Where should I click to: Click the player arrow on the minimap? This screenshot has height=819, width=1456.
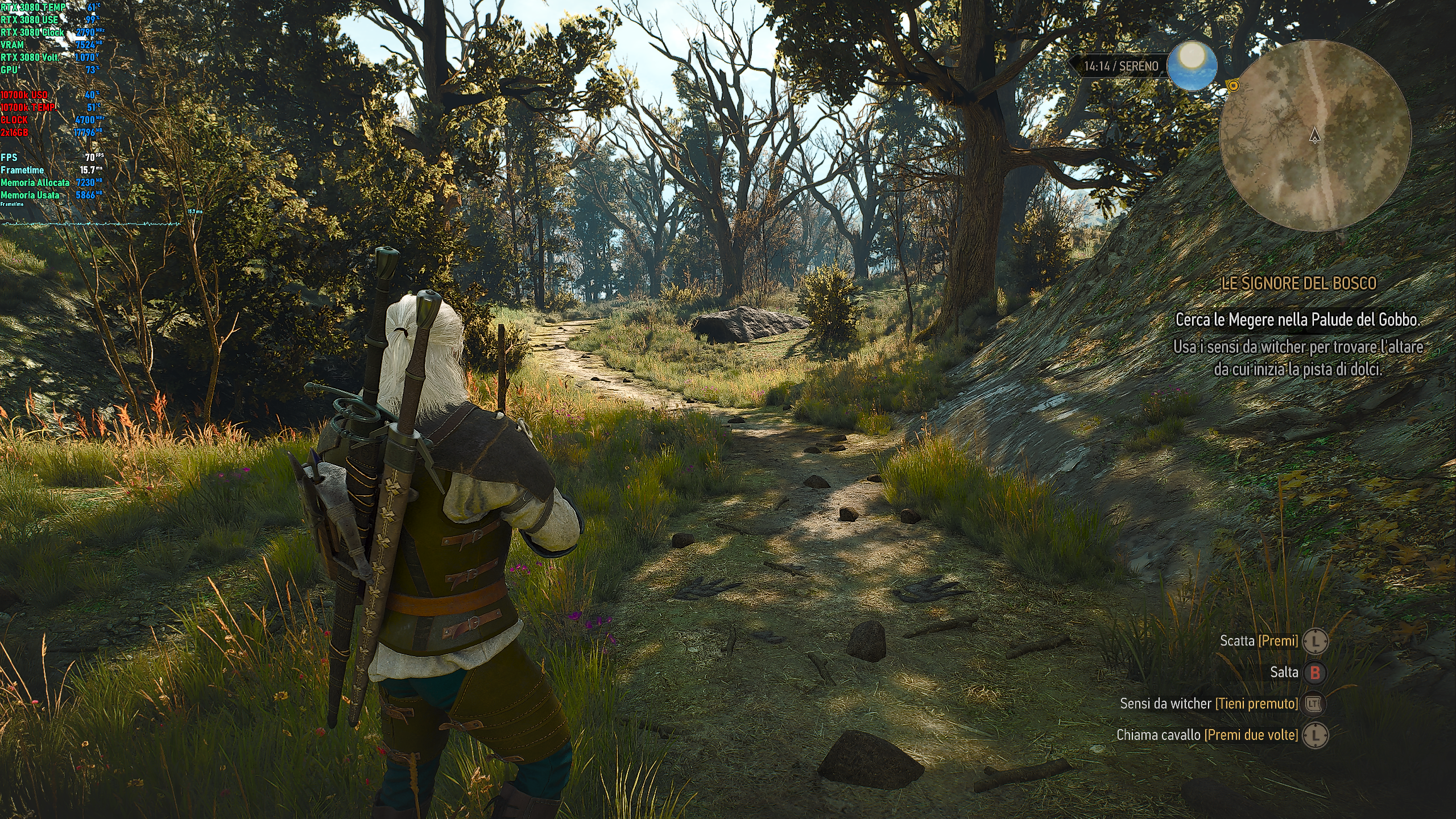point(1314,135)
